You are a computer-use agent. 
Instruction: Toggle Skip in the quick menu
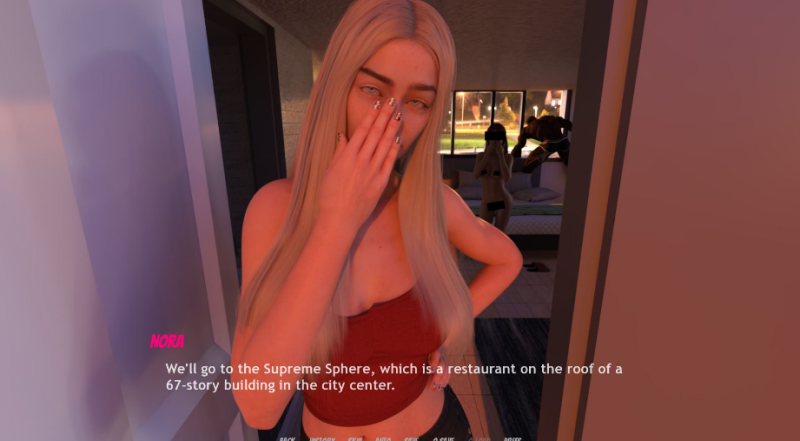tap(357, 438)
